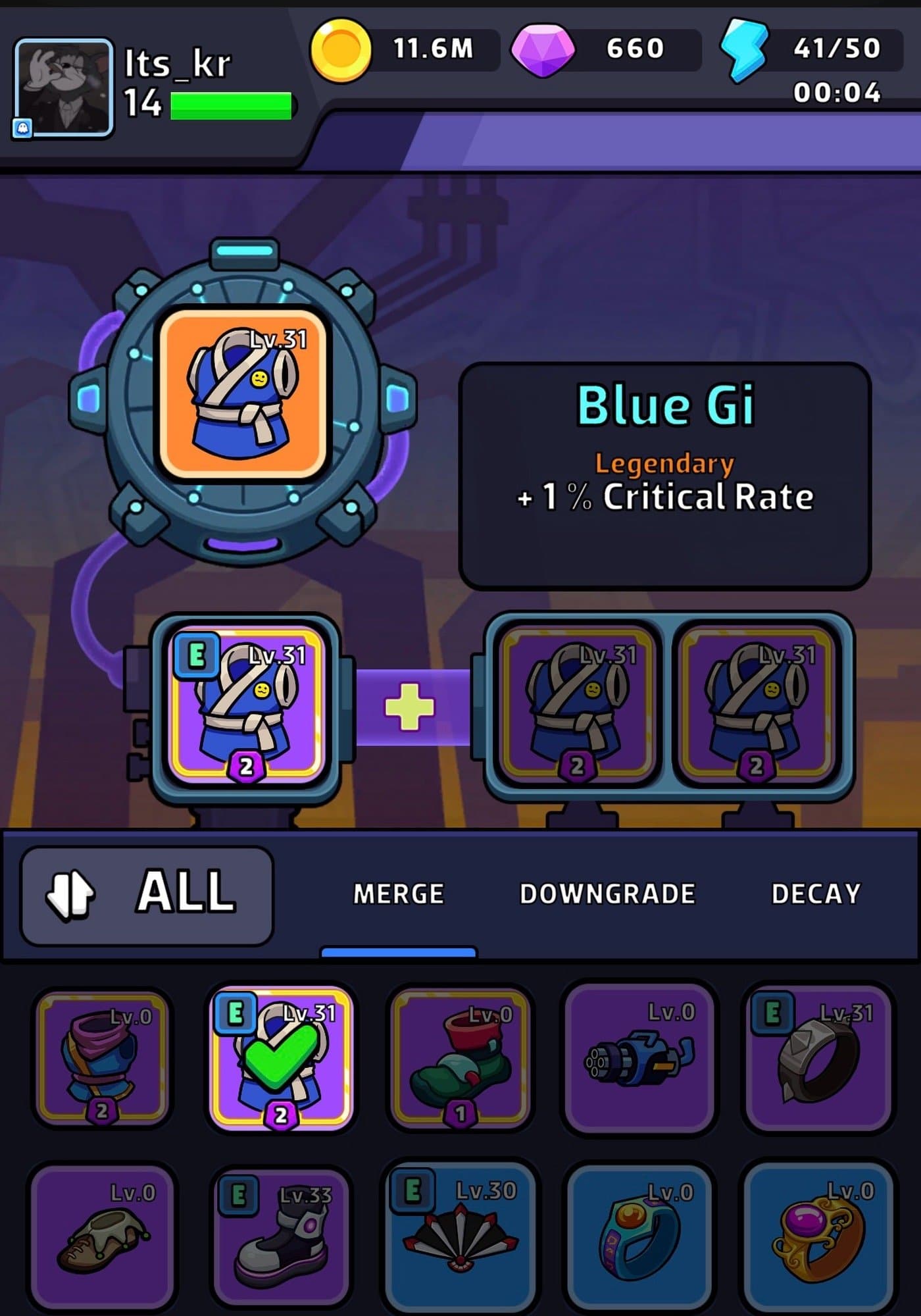Select the blue ring with orange gem
The width and height of the screenshot is (921, 1316).
(639, 1237)
